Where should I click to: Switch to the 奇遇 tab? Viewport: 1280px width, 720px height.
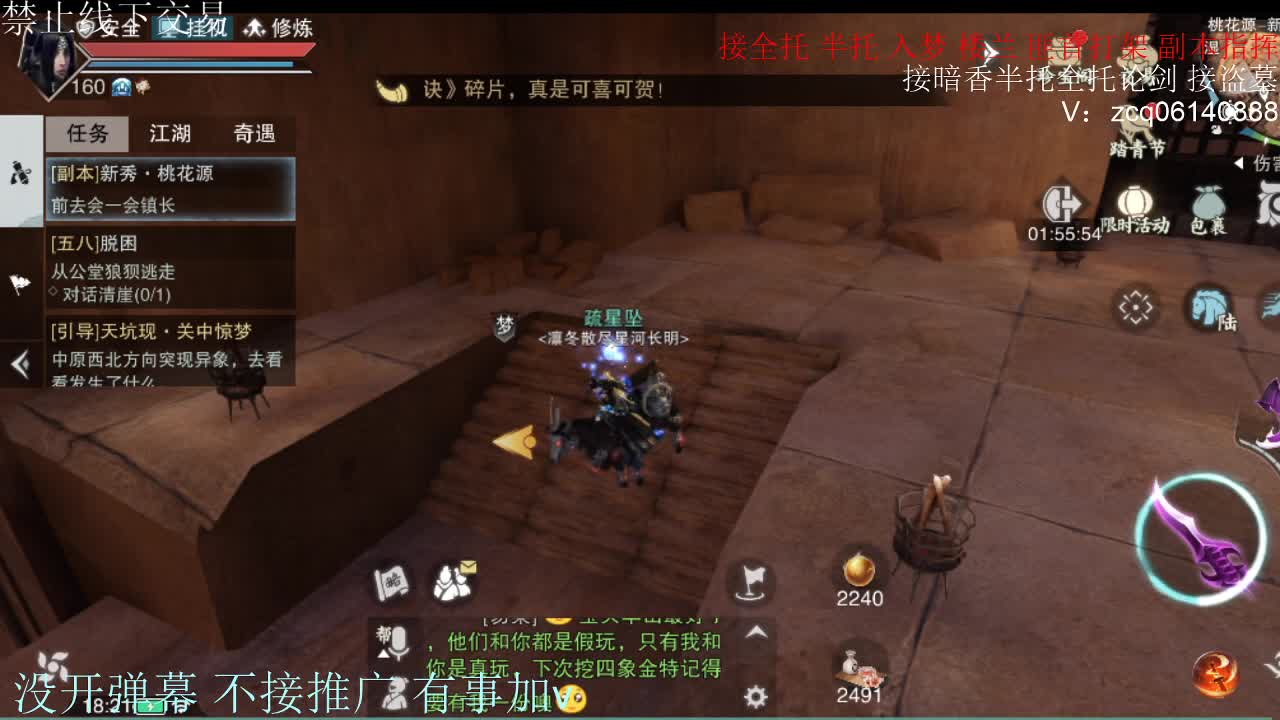pos(253,134)
